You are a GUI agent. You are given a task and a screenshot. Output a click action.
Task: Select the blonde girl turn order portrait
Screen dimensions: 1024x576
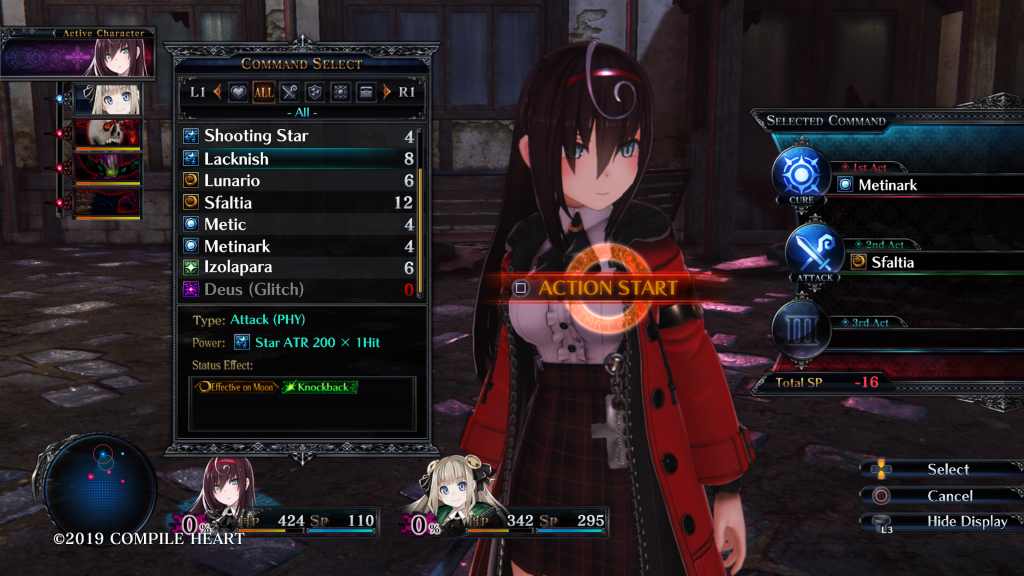[x=110, y=98]
